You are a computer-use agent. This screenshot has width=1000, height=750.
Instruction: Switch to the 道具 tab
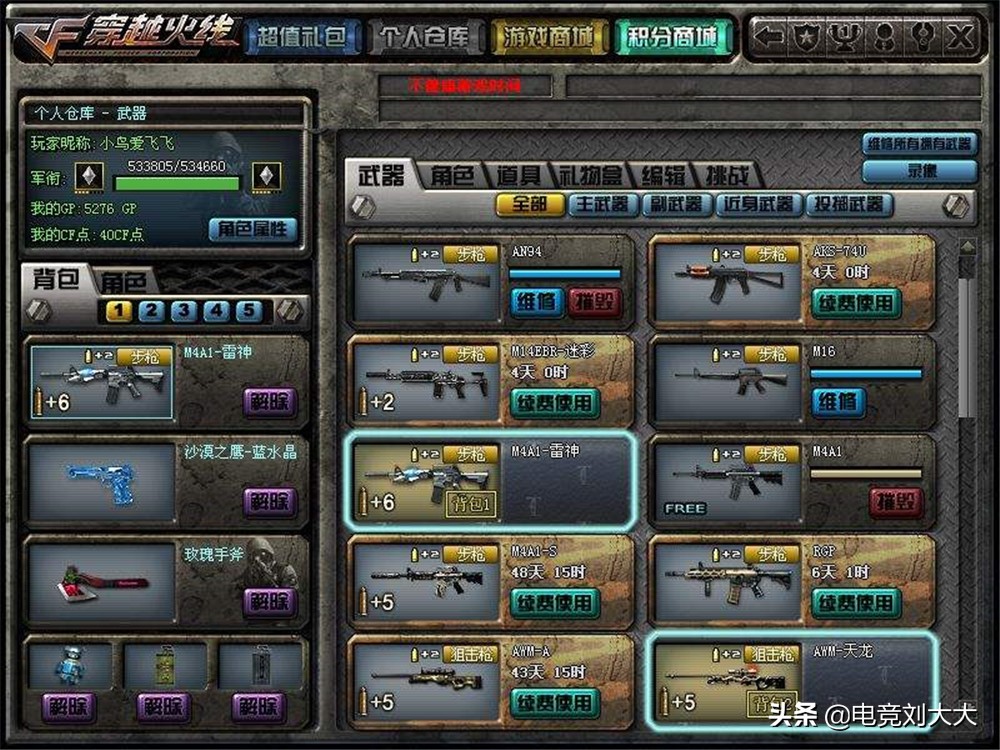pyautogui.click(x=519, y=176)
